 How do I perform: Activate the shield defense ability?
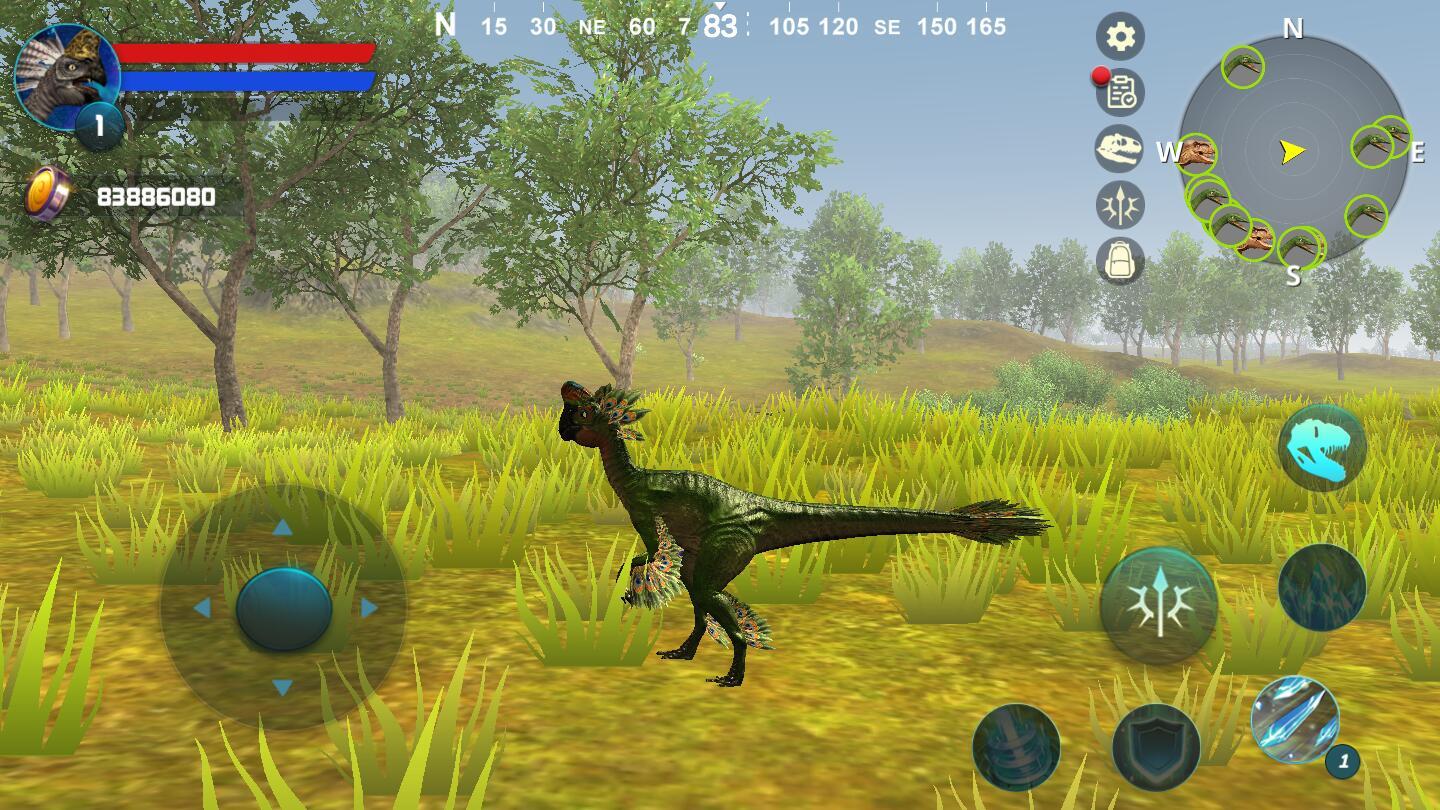point(1156,747)
